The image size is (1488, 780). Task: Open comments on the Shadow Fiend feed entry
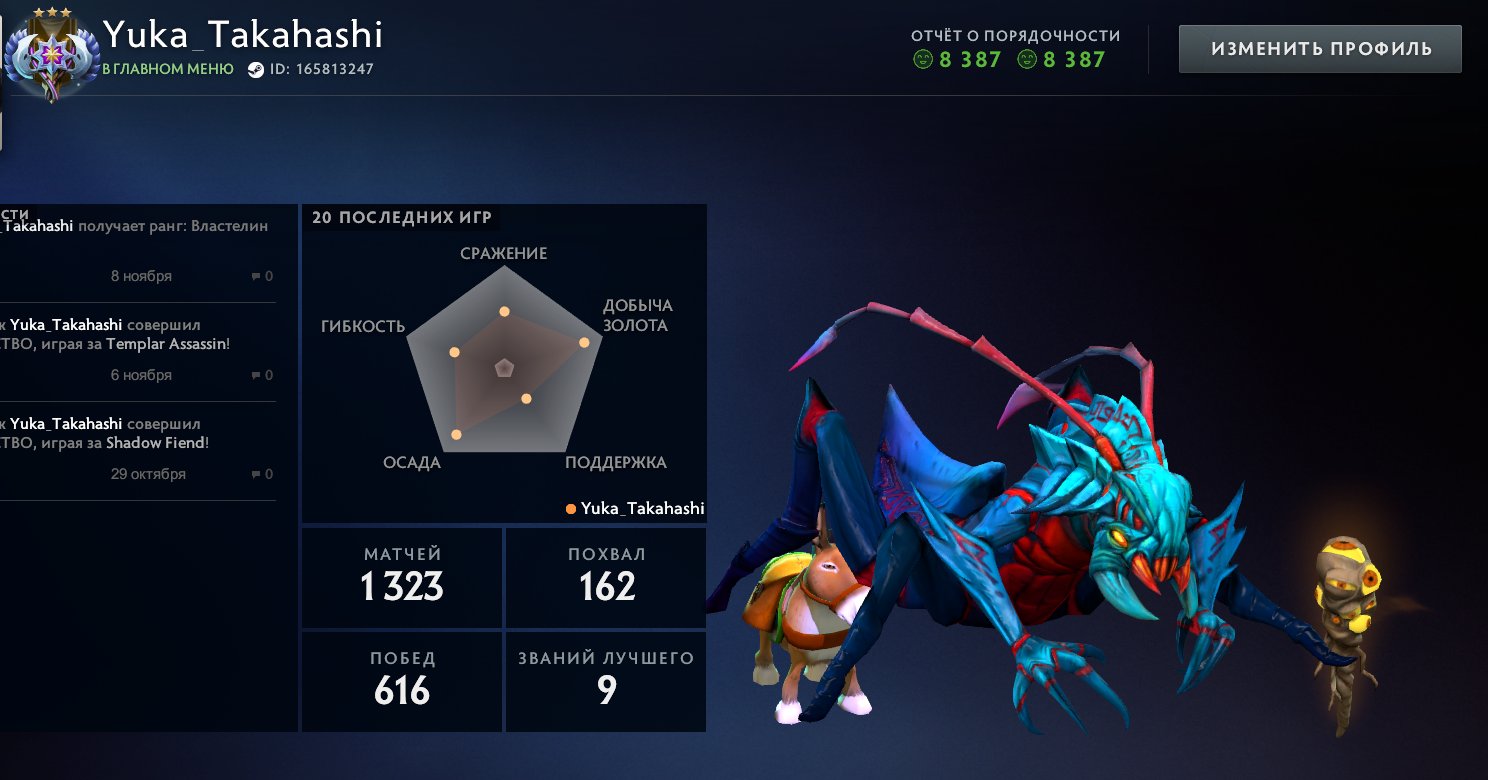(x=262, y=473)
